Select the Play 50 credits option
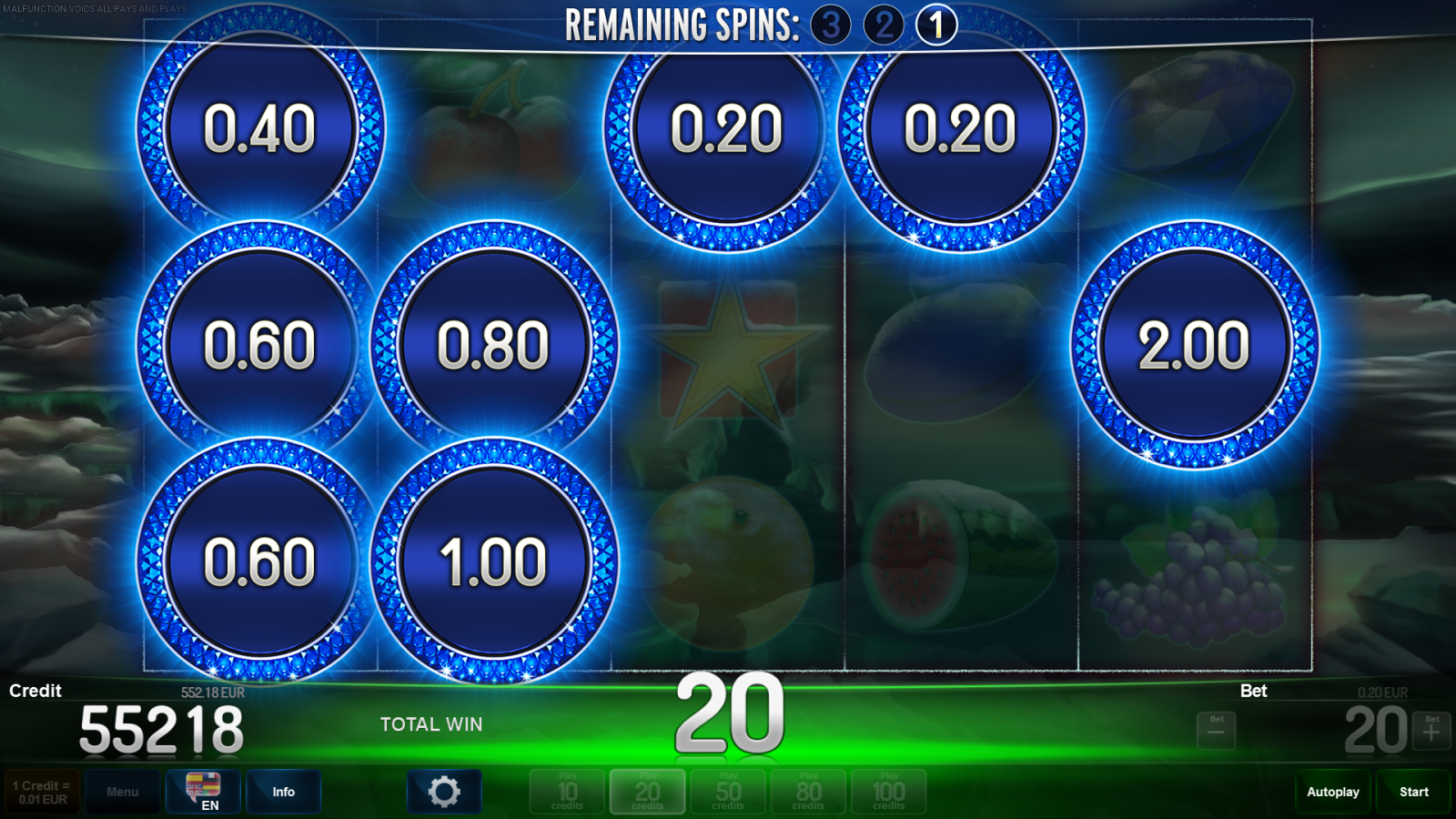The height and width of the screenshot is (819, 1456). pos(727,791)
